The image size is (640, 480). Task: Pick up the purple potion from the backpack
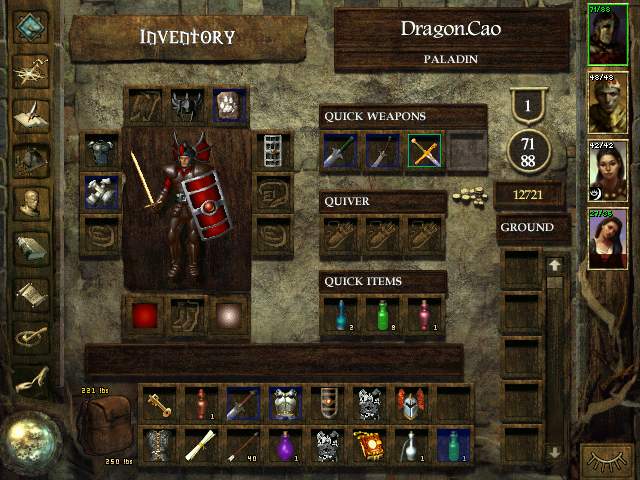click(x=285, y=444)
